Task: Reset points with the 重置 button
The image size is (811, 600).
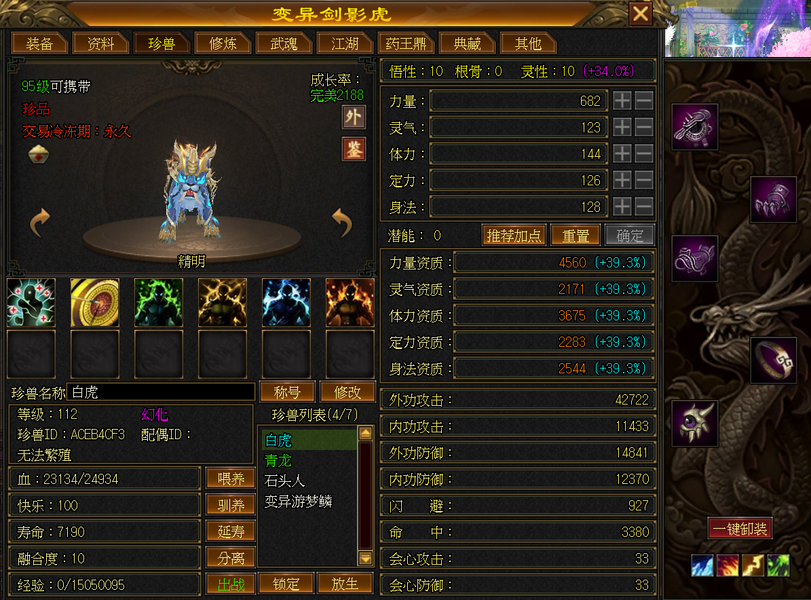Action: click(x=575, y=235)
